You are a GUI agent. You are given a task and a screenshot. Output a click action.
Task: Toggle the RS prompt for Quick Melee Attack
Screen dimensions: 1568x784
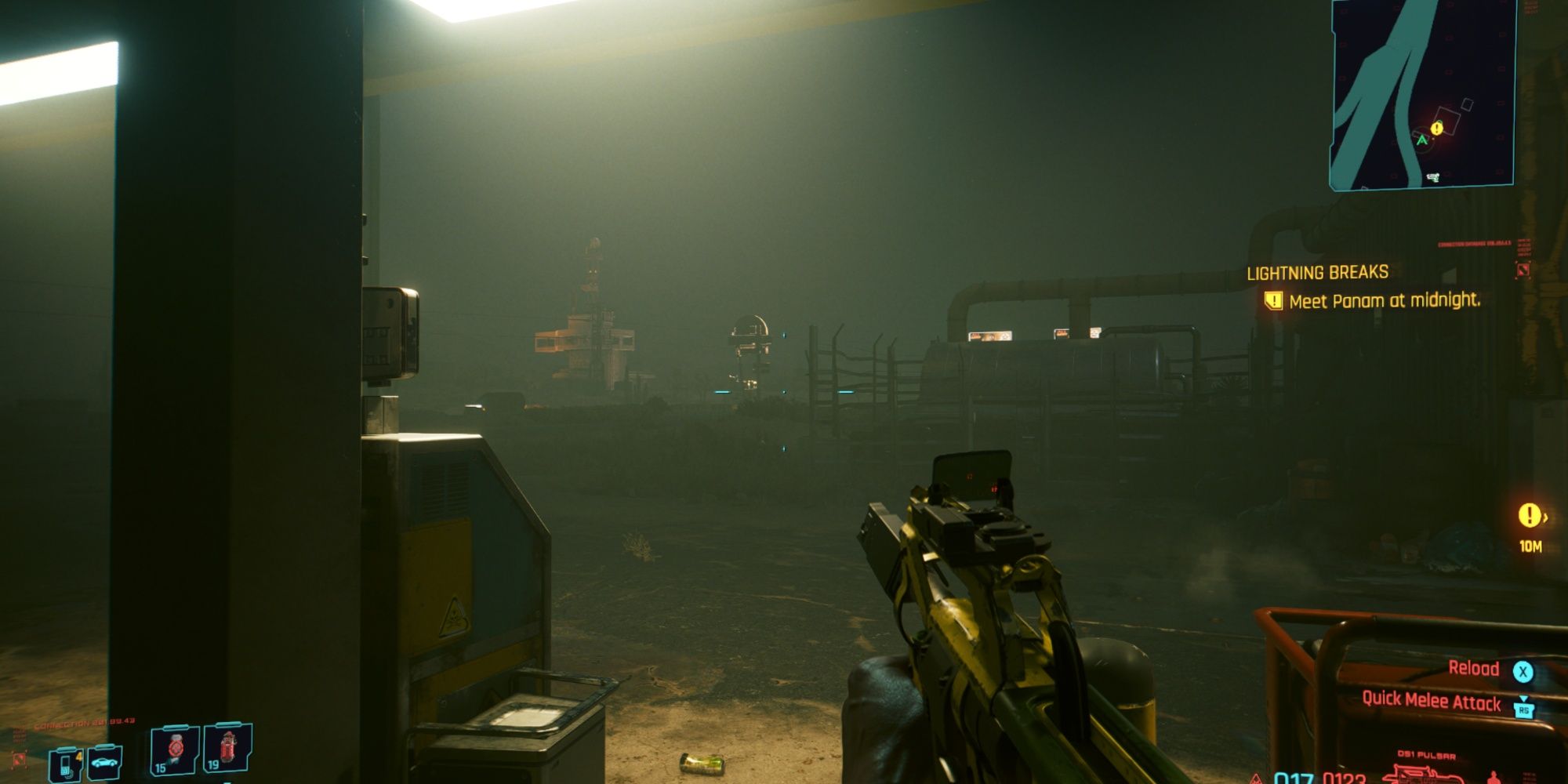tap(1524, 710)
